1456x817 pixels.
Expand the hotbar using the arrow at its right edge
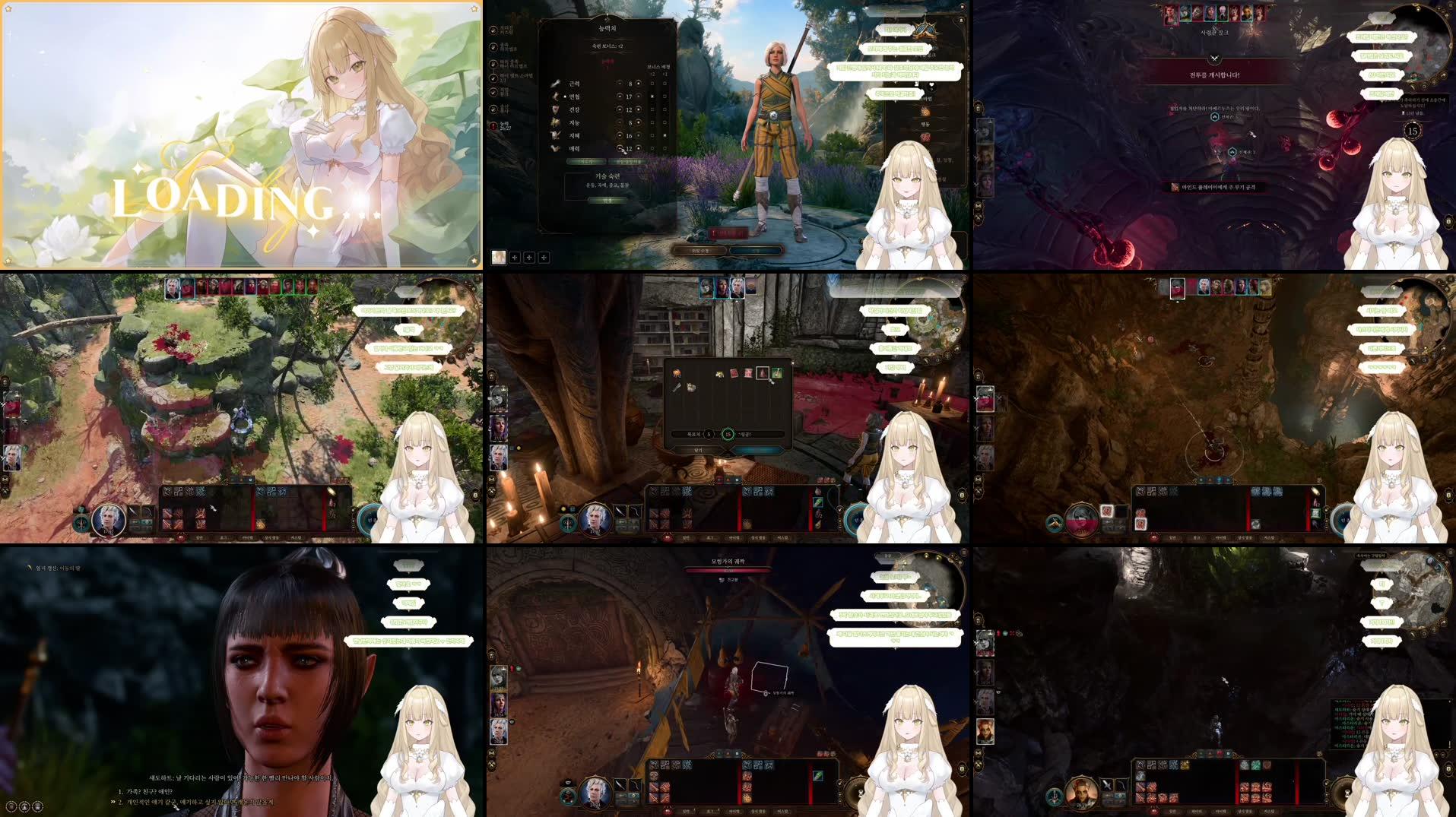(354, 510)
